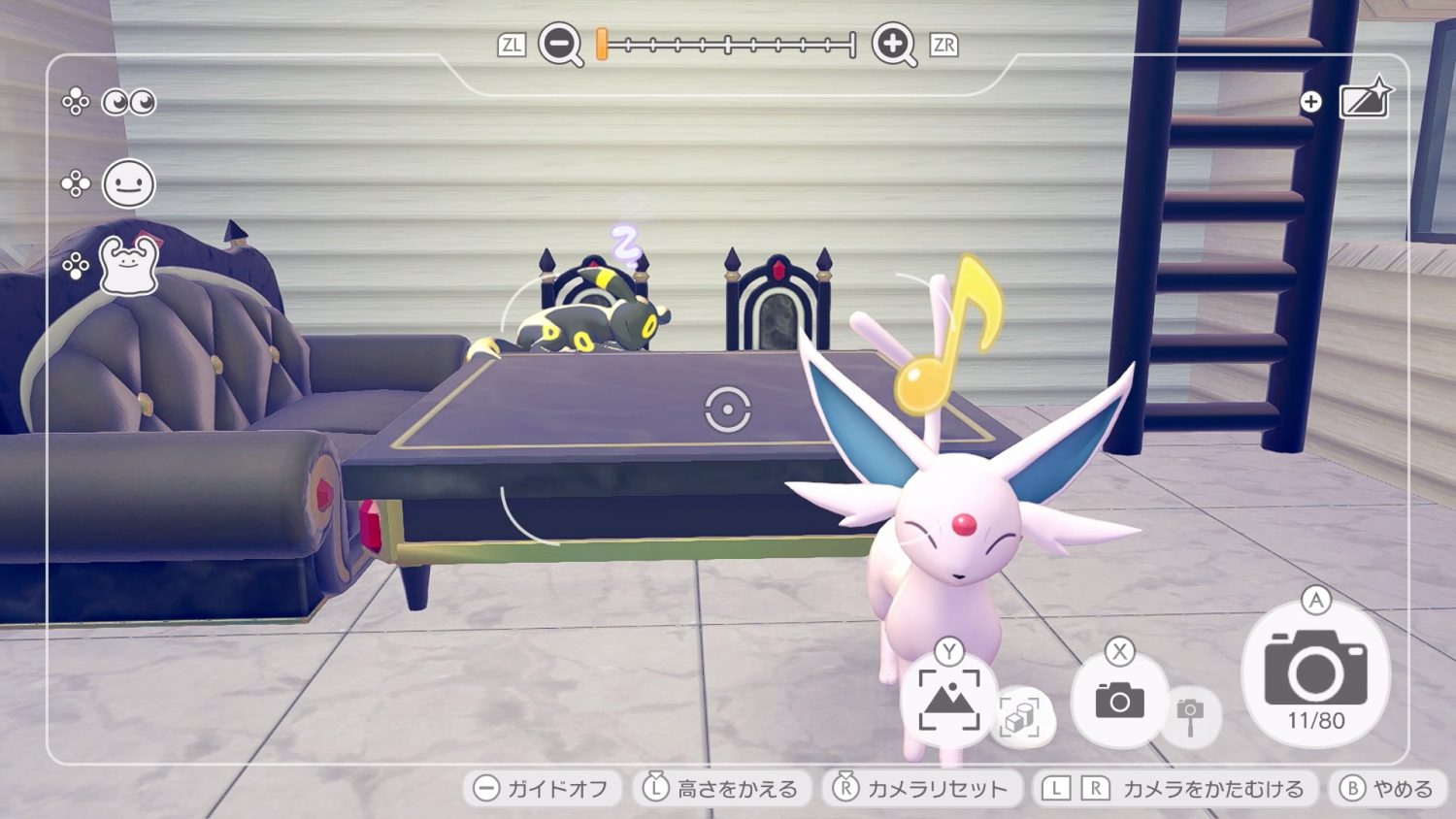1456x819 pixels.
Task: Take a photo with the large camera button
Action: [x=1315, y=674]
